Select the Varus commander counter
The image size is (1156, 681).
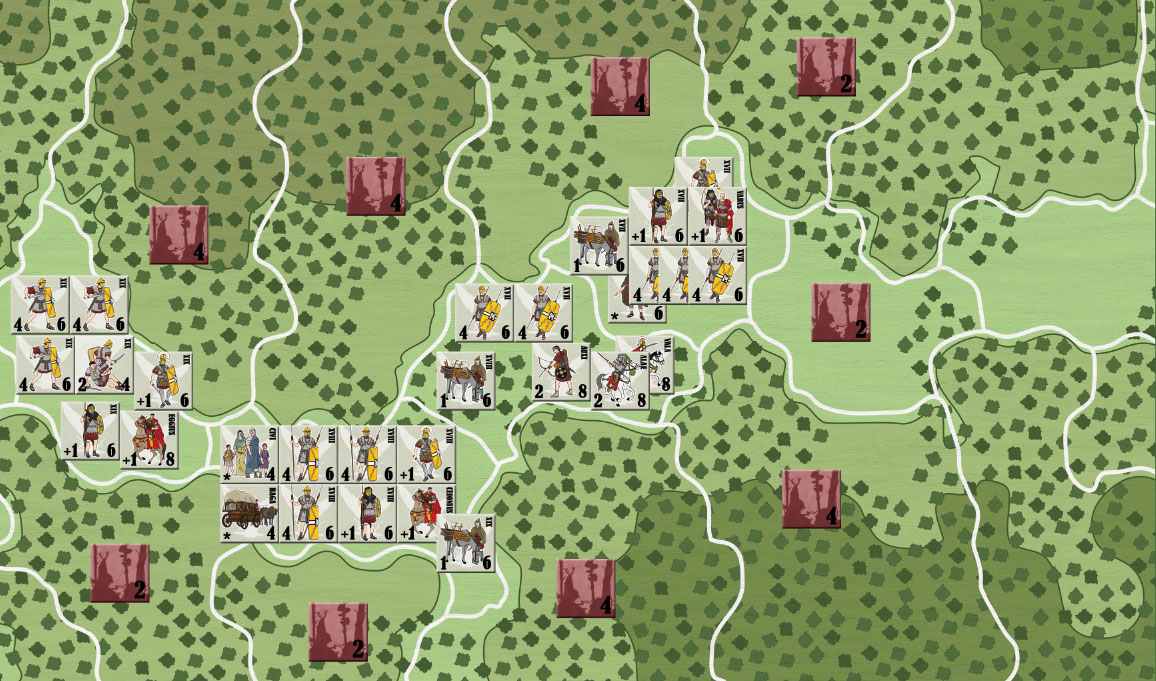[x=717, y=216]
